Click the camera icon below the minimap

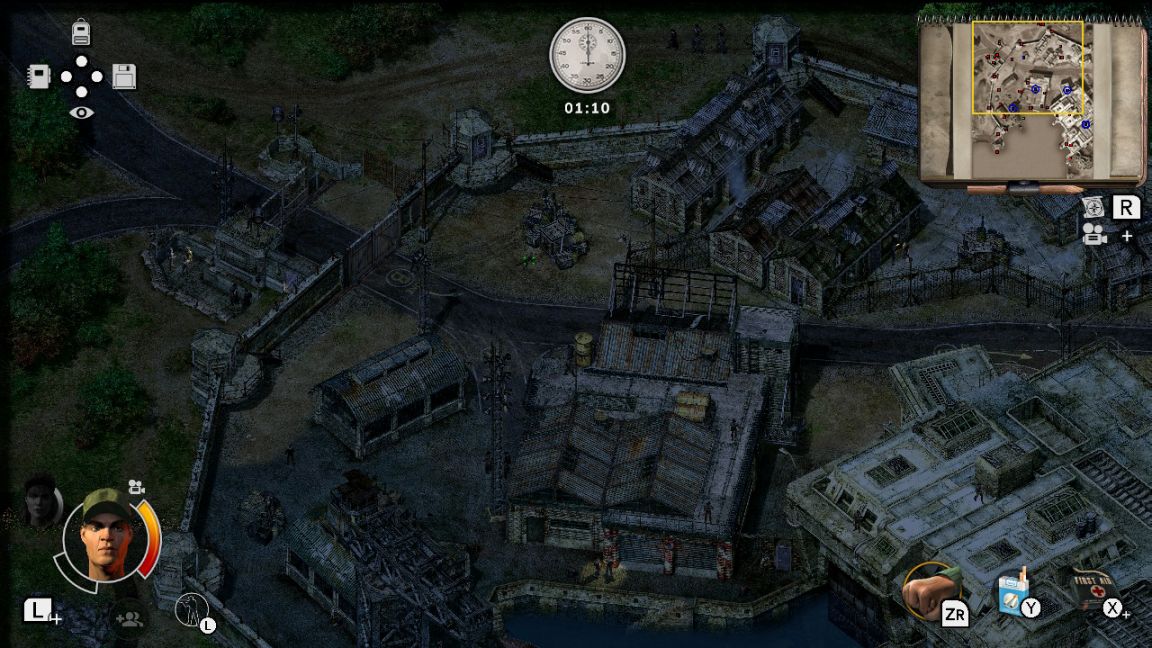(x=1093, y=234)
